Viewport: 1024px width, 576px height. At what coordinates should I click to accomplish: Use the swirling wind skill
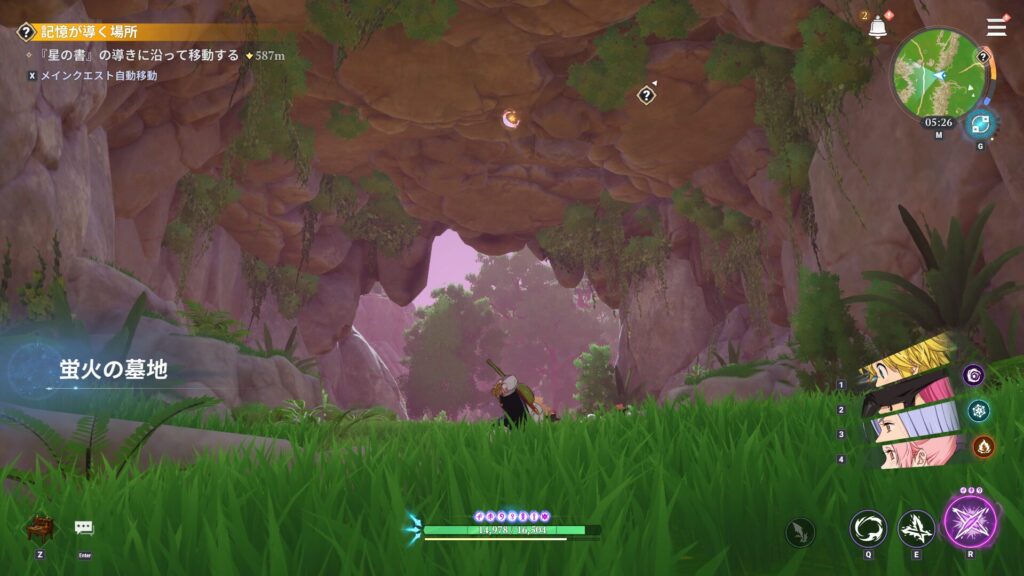pos(868,528)
